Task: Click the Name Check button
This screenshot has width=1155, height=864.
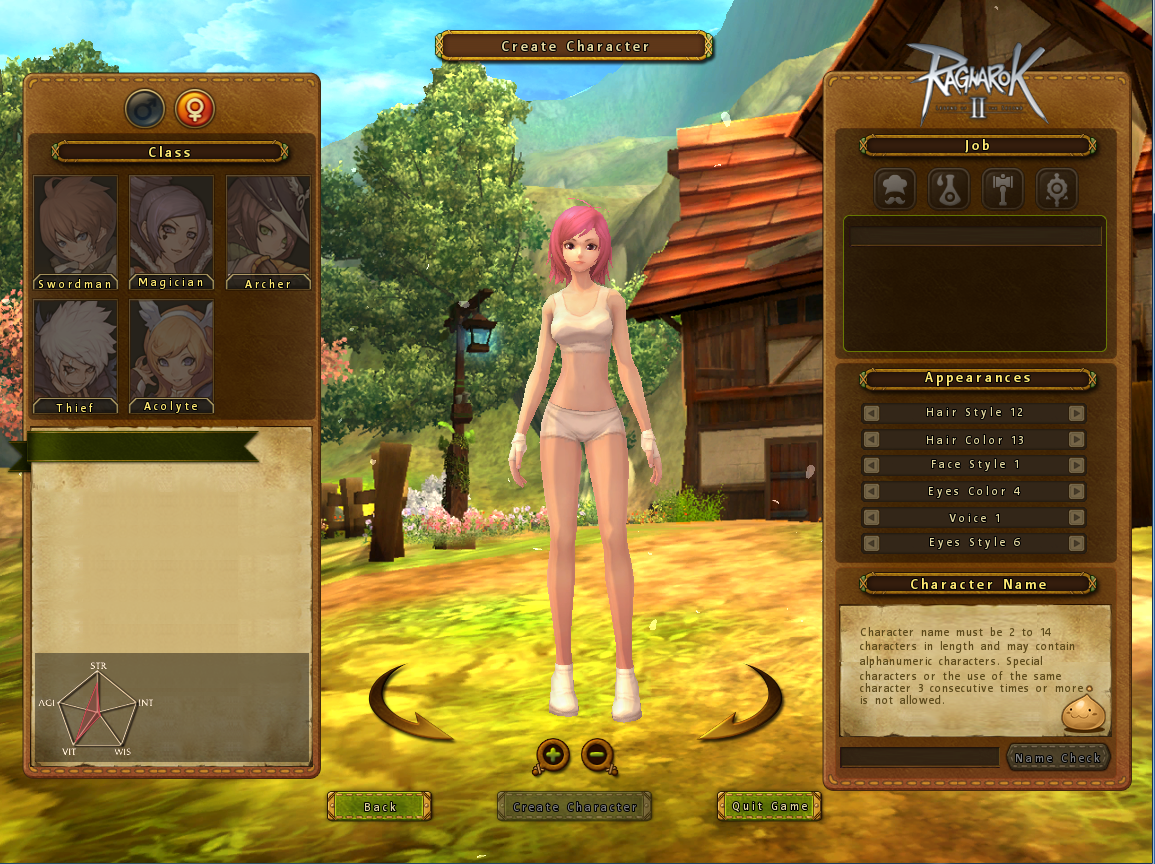Action: coord(1057,757)
